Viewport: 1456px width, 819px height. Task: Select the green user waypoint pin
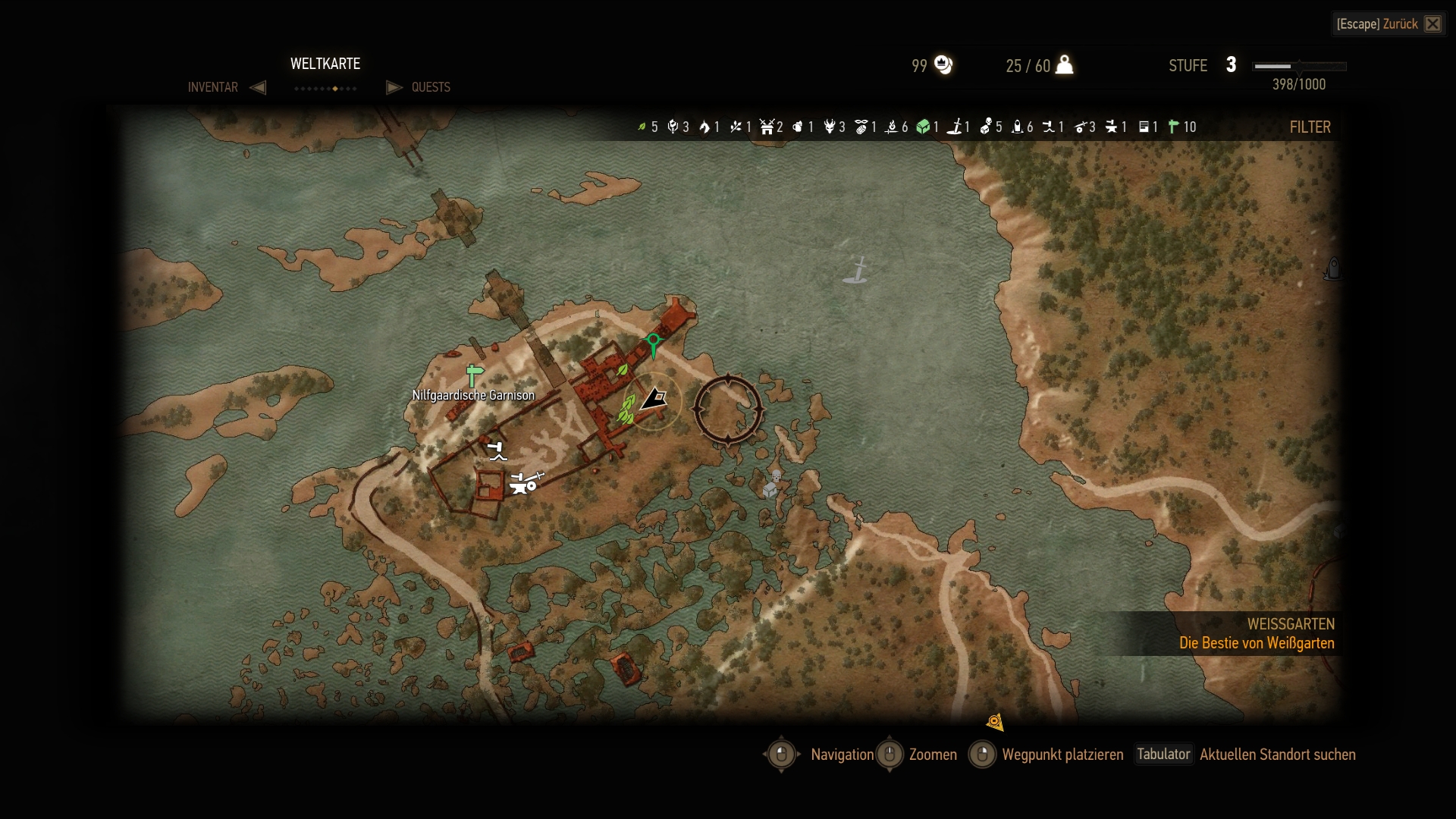pyautogui.click(x=653, y=344)
